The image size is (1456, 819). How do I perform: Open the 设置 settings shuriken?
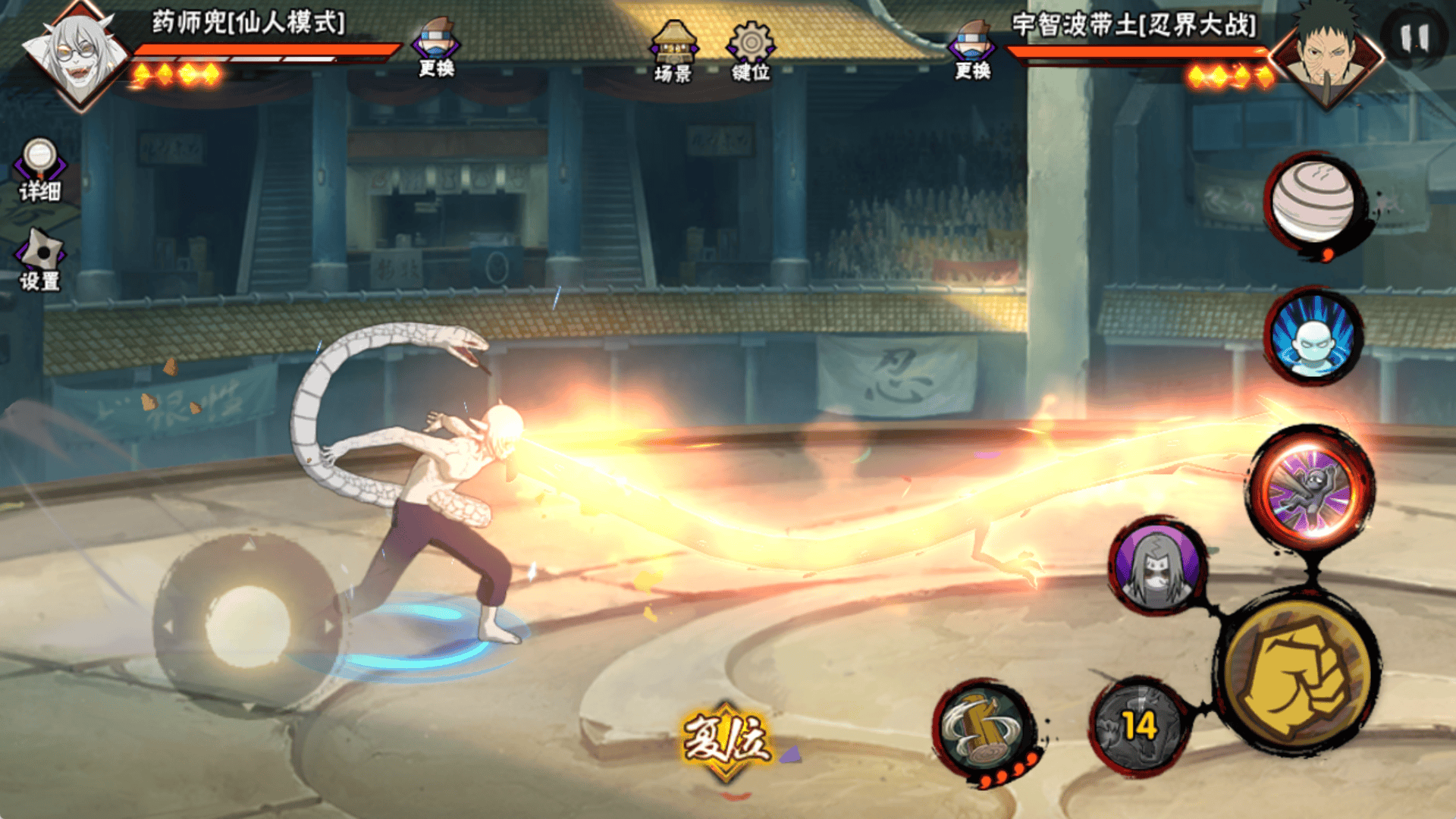coord(40,260)
